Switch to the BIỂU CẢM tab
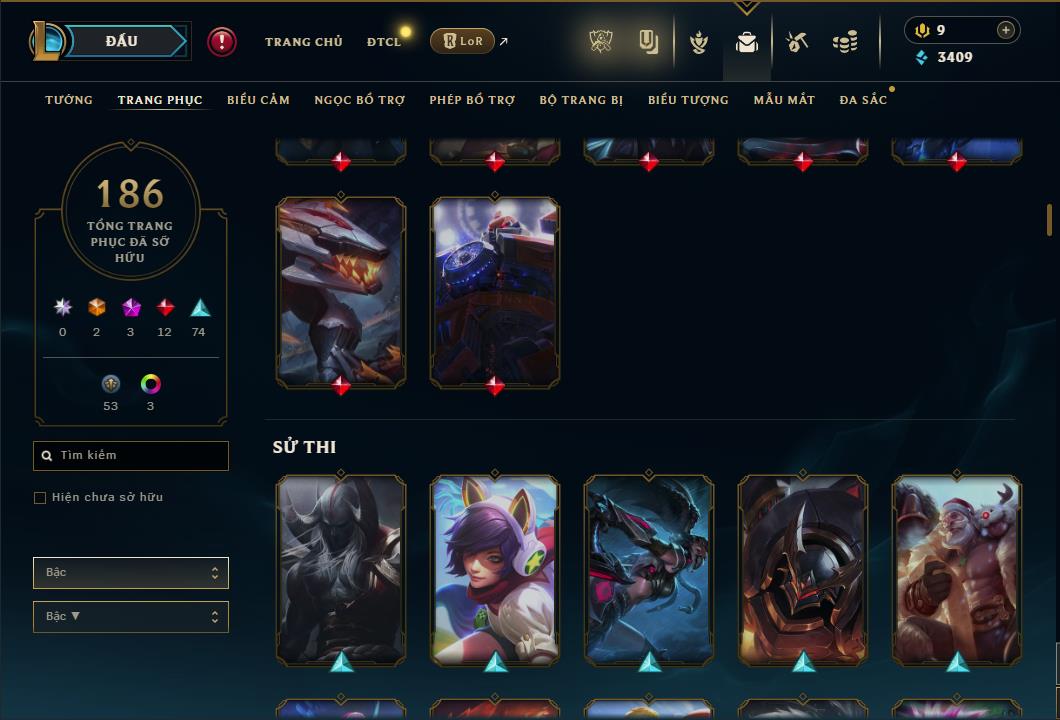 point(258,100)
